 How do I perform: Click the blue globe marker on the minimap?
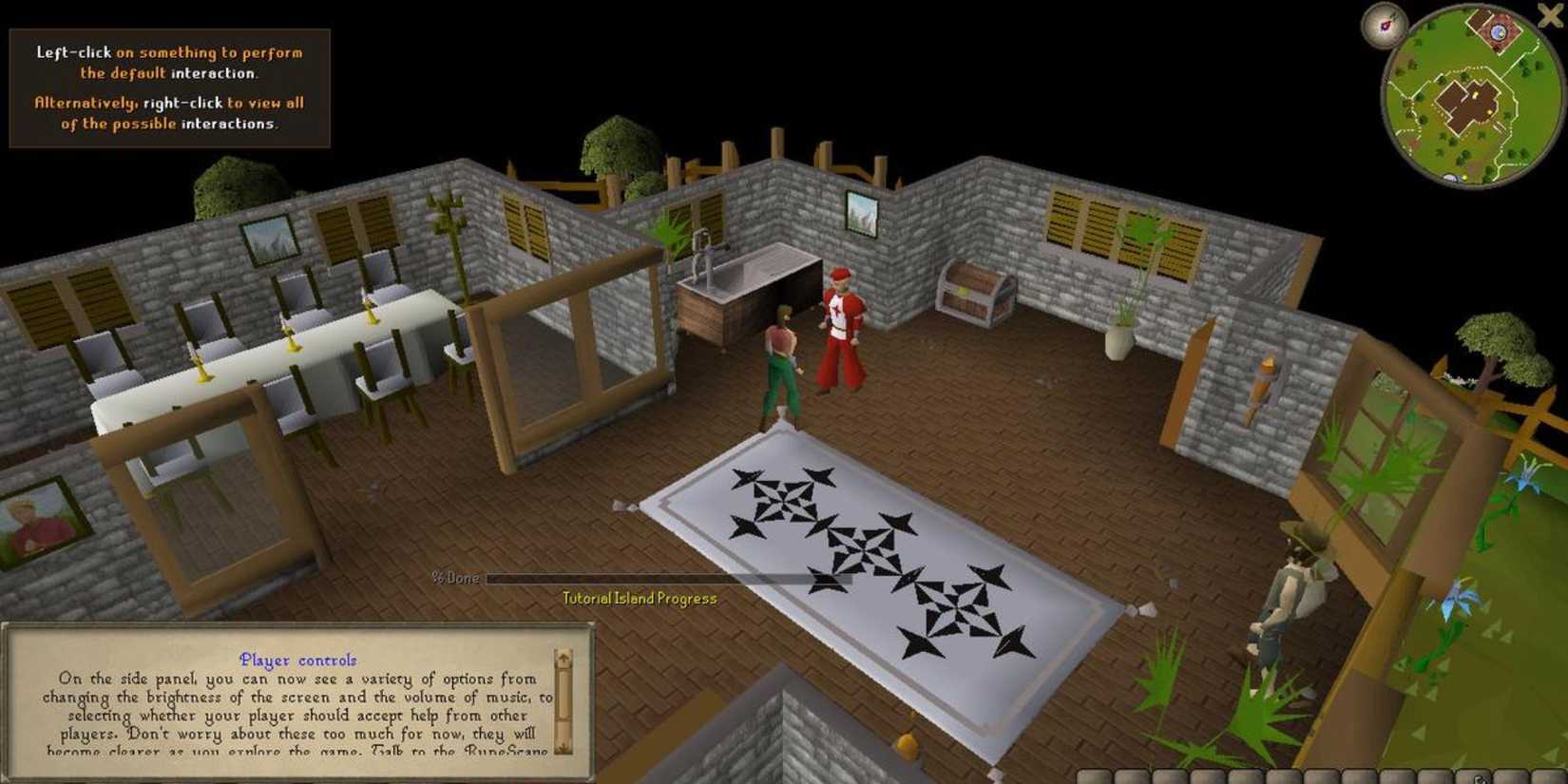tap(1498, 32)
